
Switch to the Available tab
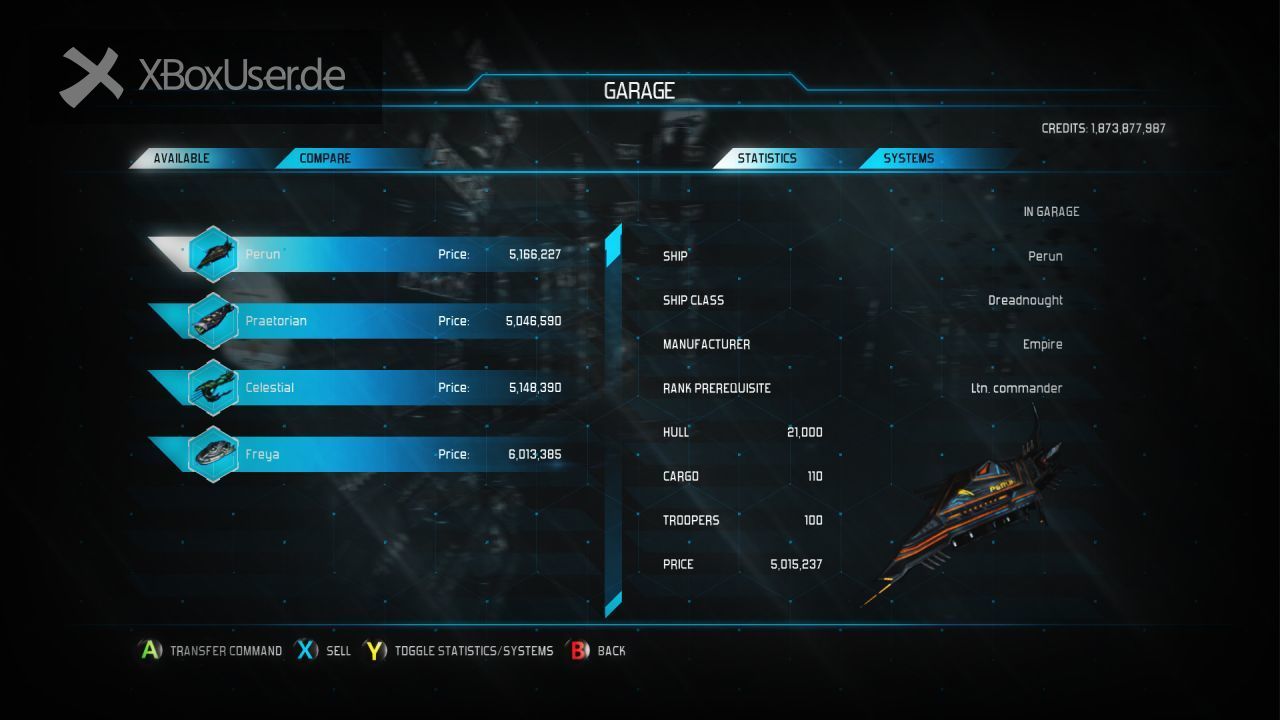pyautogui.click(x=182, y=158)
